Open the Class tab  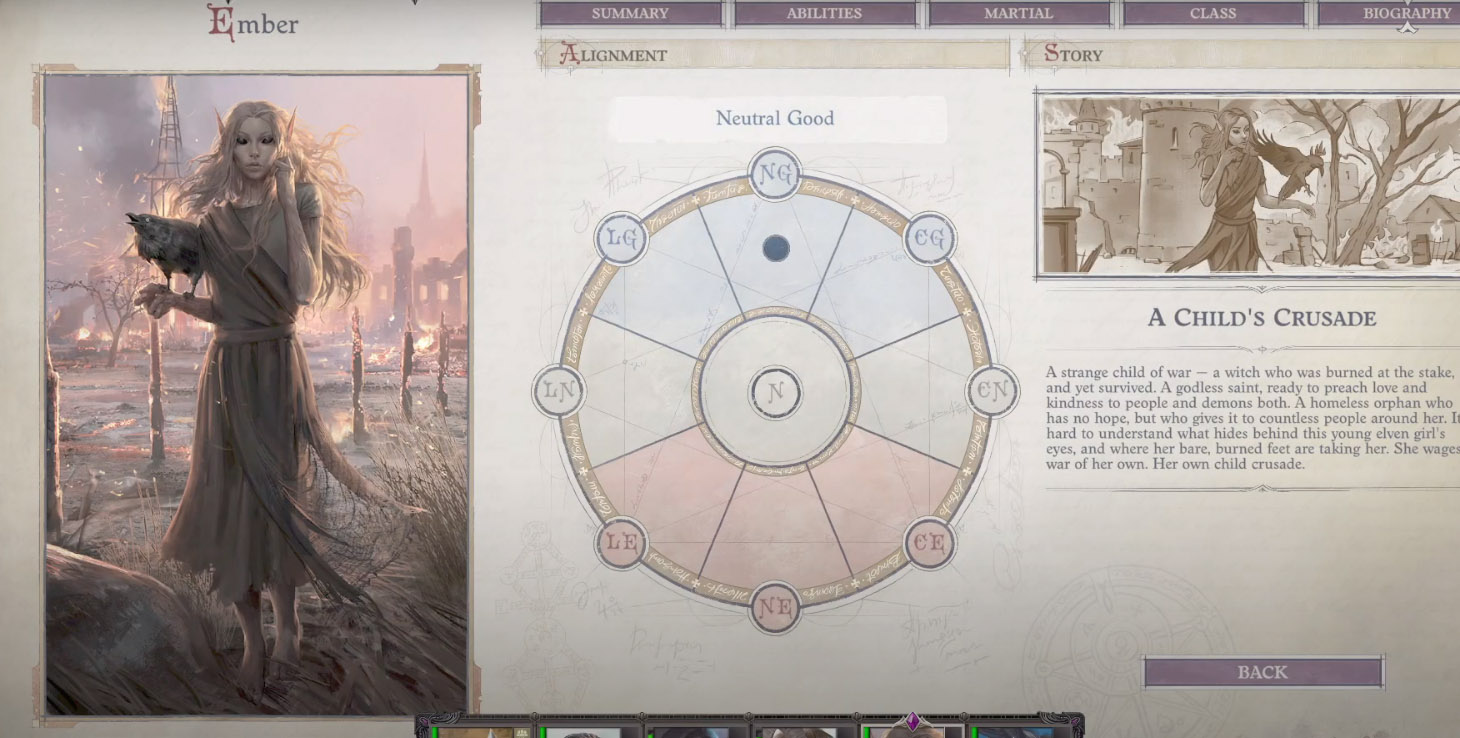(x=1213, y=13)
